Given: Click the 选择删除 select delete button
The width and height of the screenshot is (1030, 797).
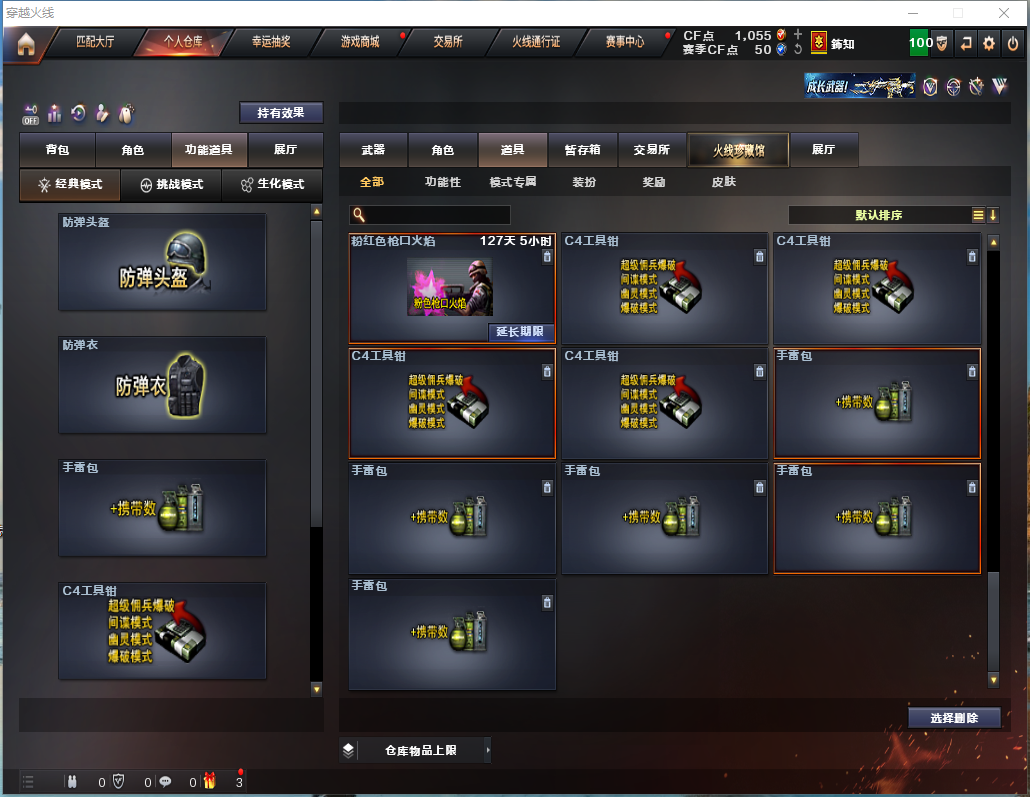Looking at the screenshot, I should click(954, 717).
